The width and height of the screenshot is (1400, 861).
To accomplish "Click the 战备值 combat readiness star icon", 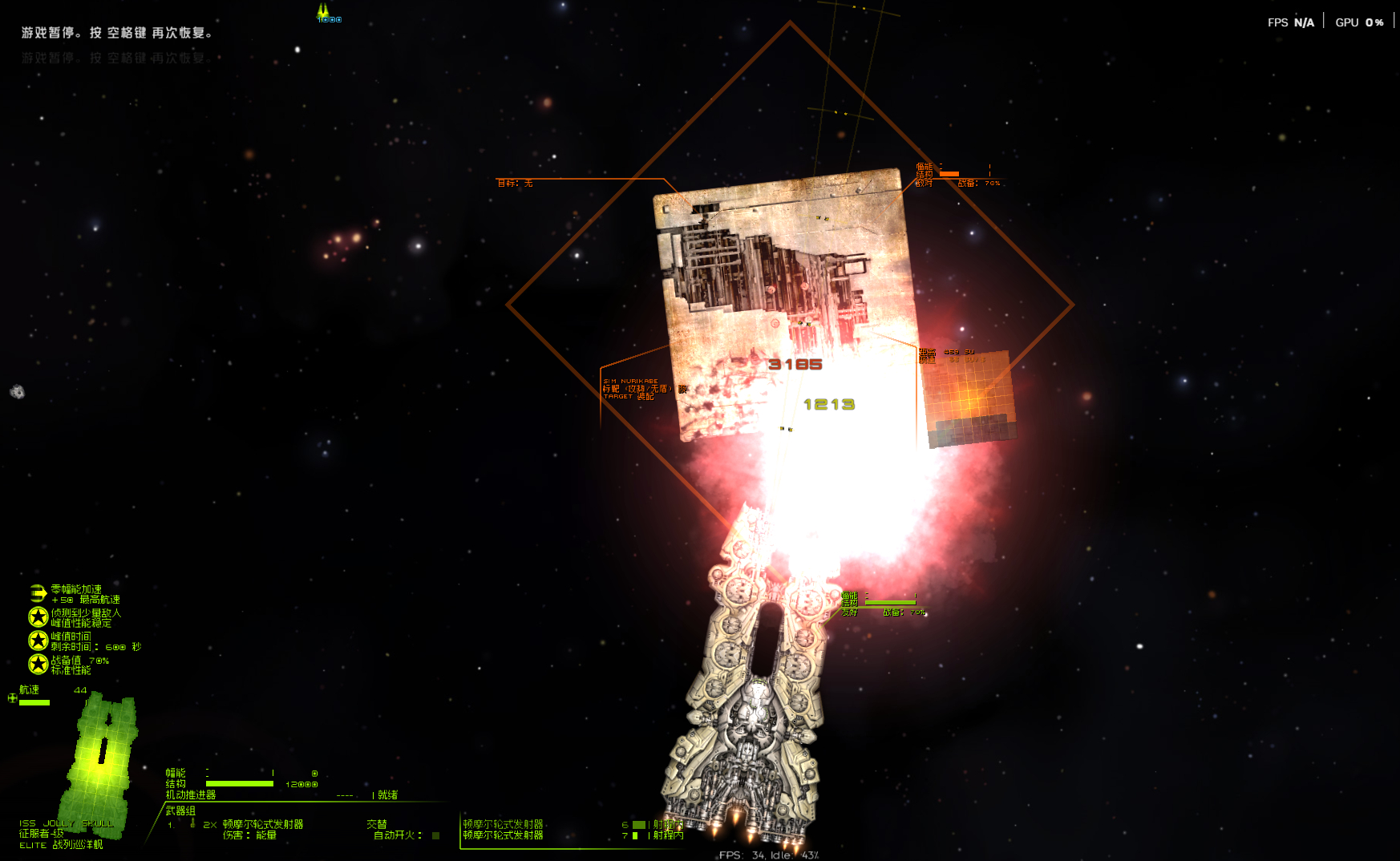I will 38,664.
